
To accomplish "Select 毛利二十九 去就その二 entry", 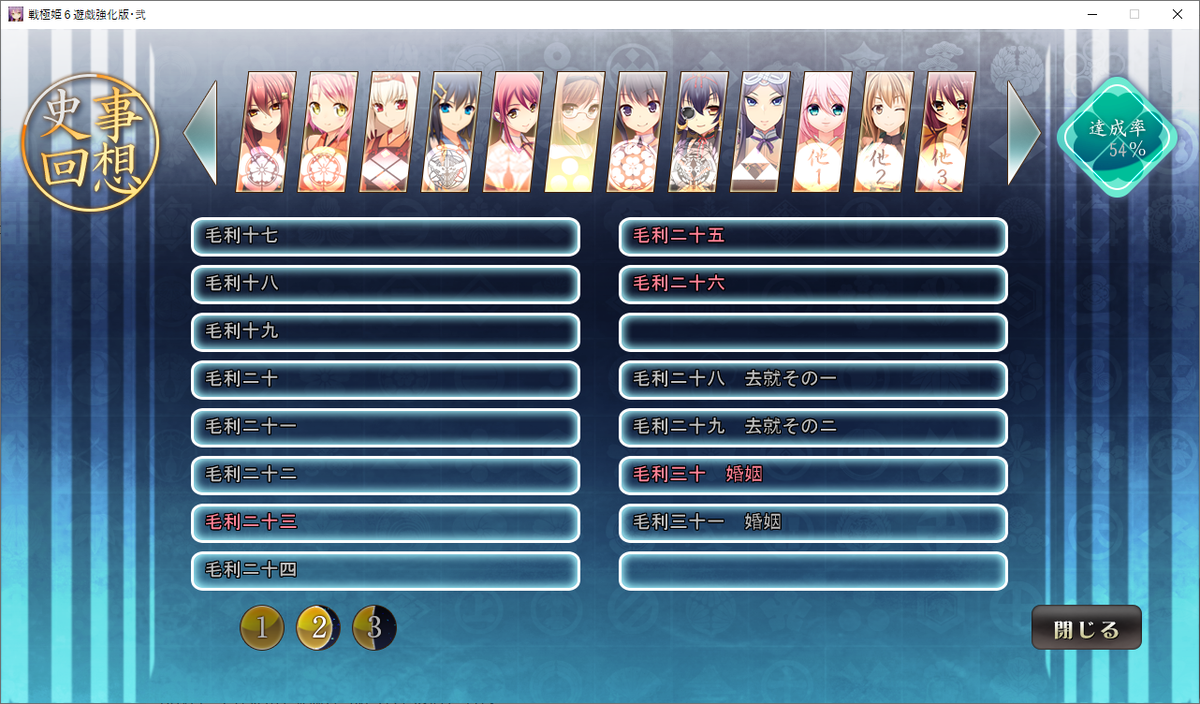I will [812, 427].
